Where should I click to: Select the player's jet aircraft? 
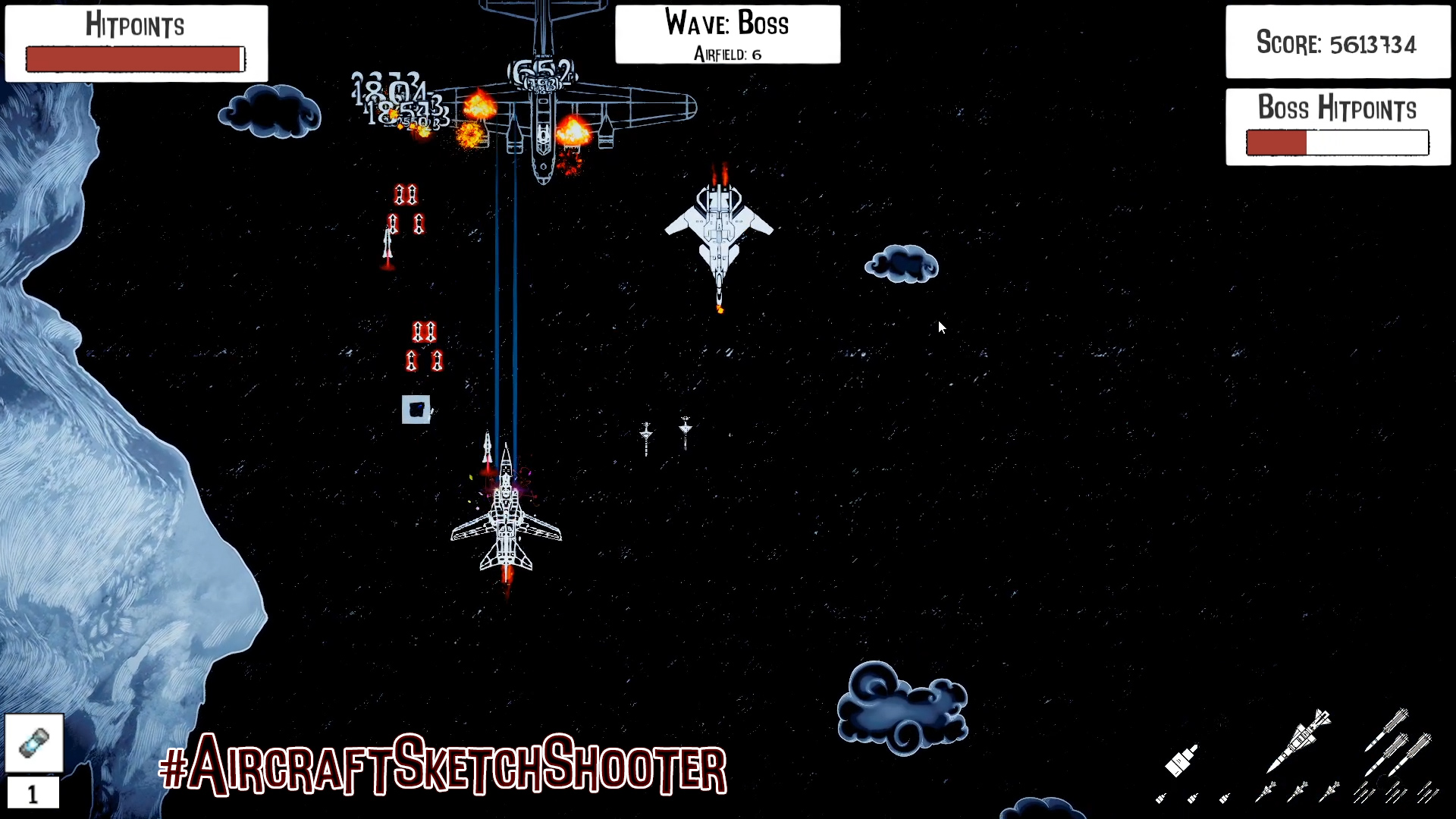click(x=507, y=523)
